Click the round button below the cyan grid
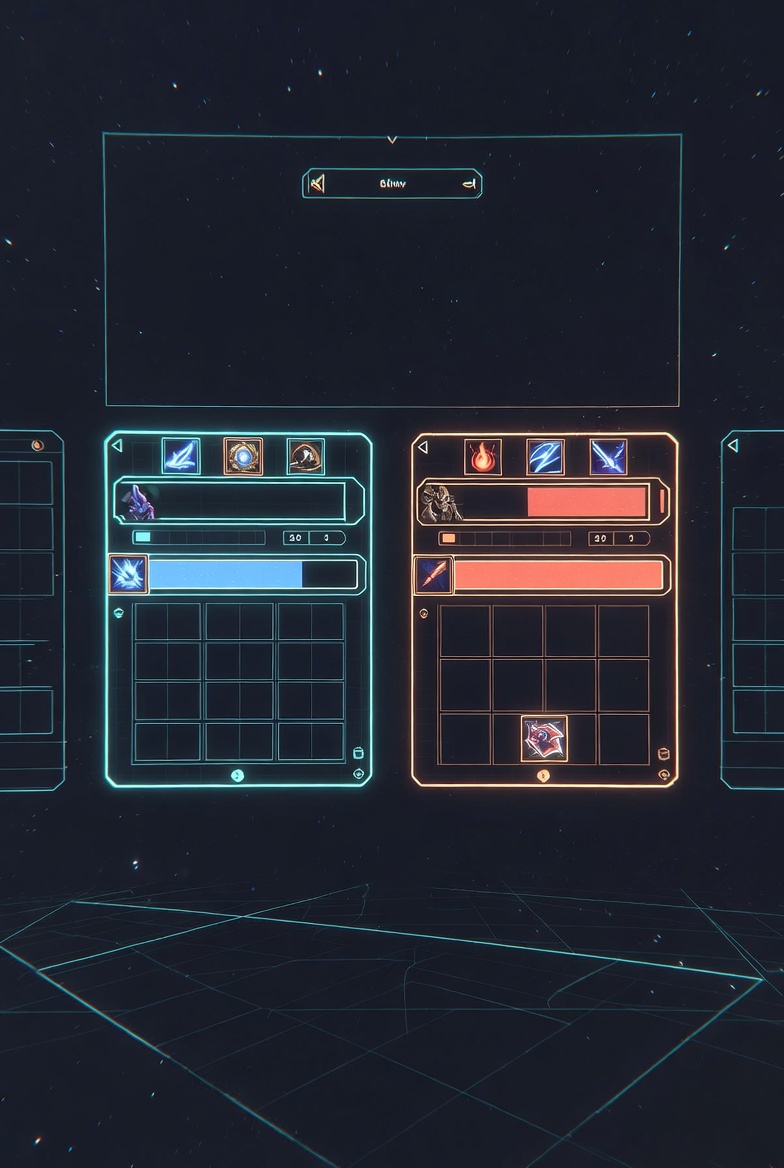This screenshot has width=784, height=1168. [237, 775]
